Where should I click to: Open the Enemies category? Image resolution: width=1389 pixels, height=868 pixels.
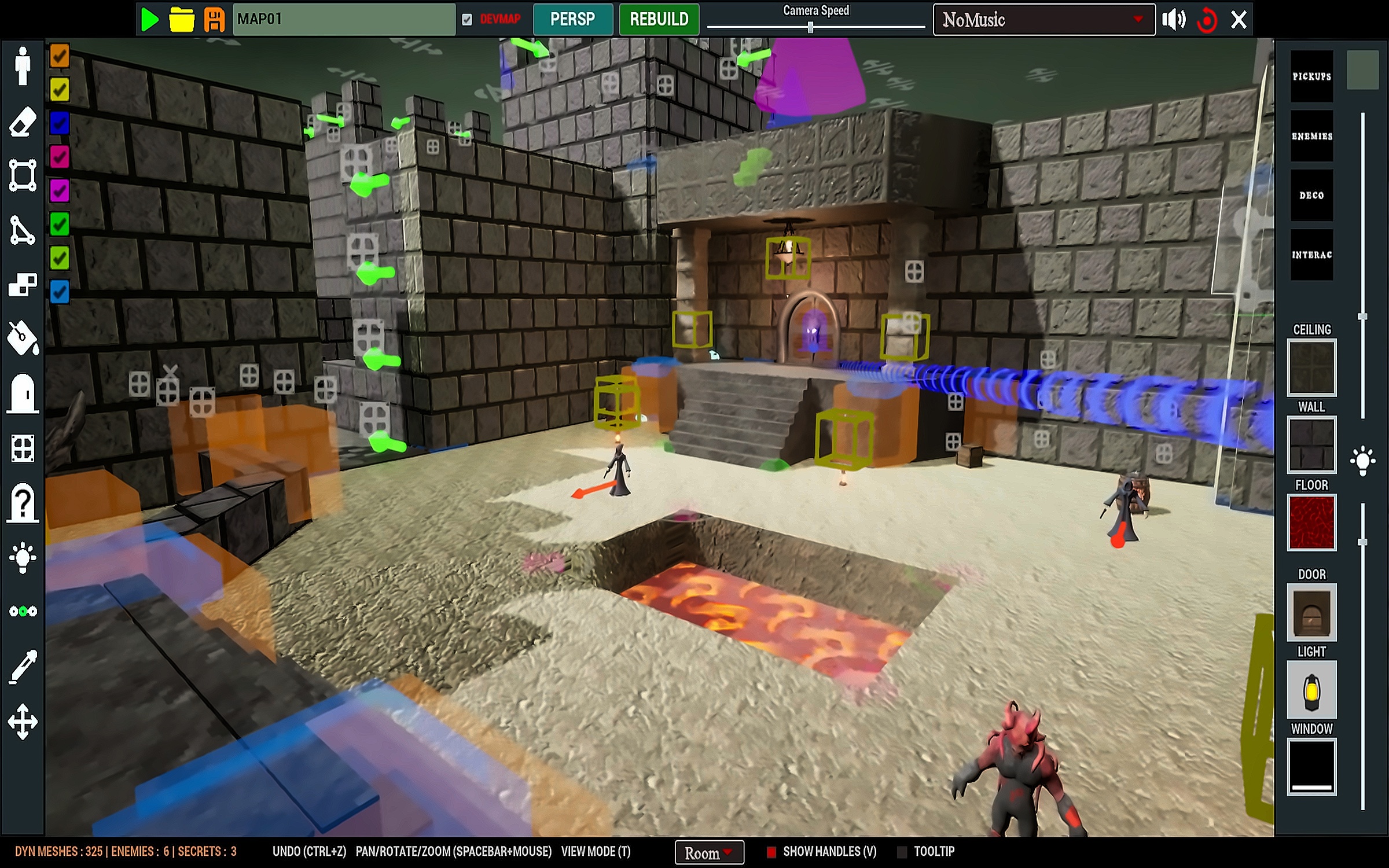[1311, 136]
